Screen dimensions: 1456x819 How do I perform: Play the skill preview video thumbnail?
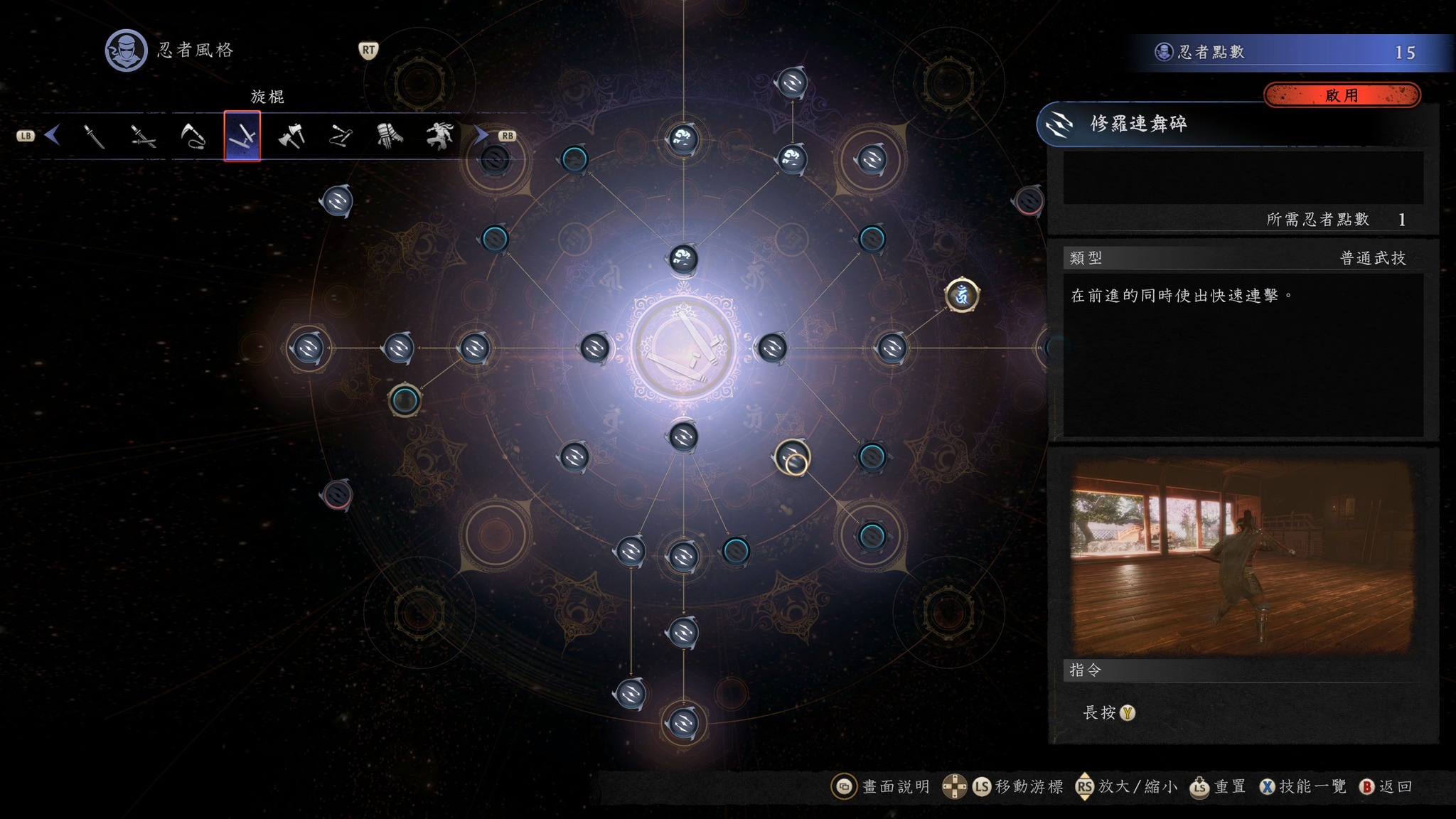coord(1241,557)
